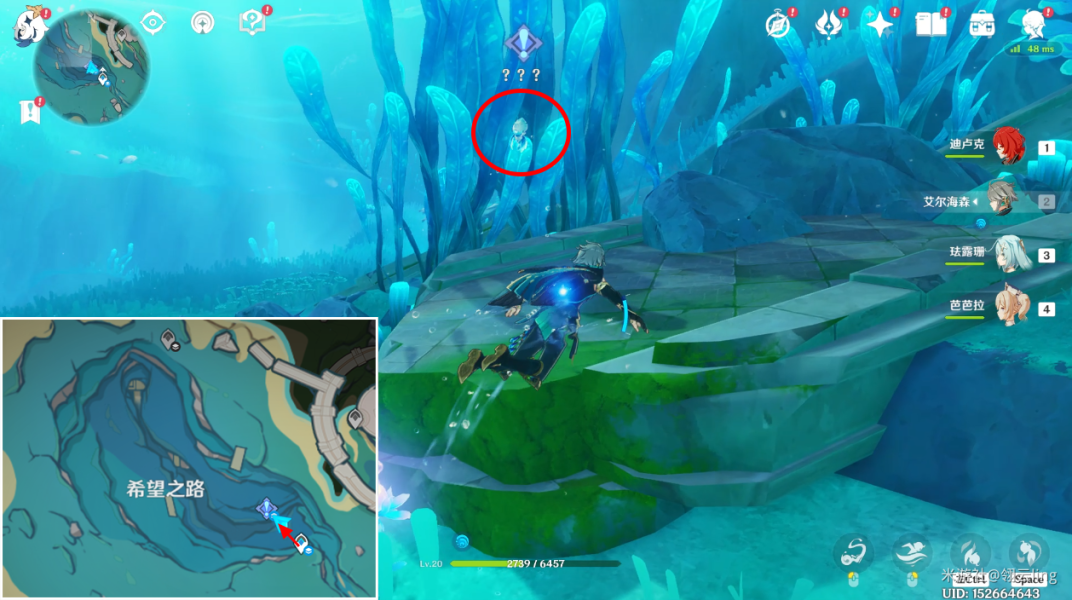Activate the swimmer sprint skill icon
This screenshot has width=1072, height=600.
point(911,551)
